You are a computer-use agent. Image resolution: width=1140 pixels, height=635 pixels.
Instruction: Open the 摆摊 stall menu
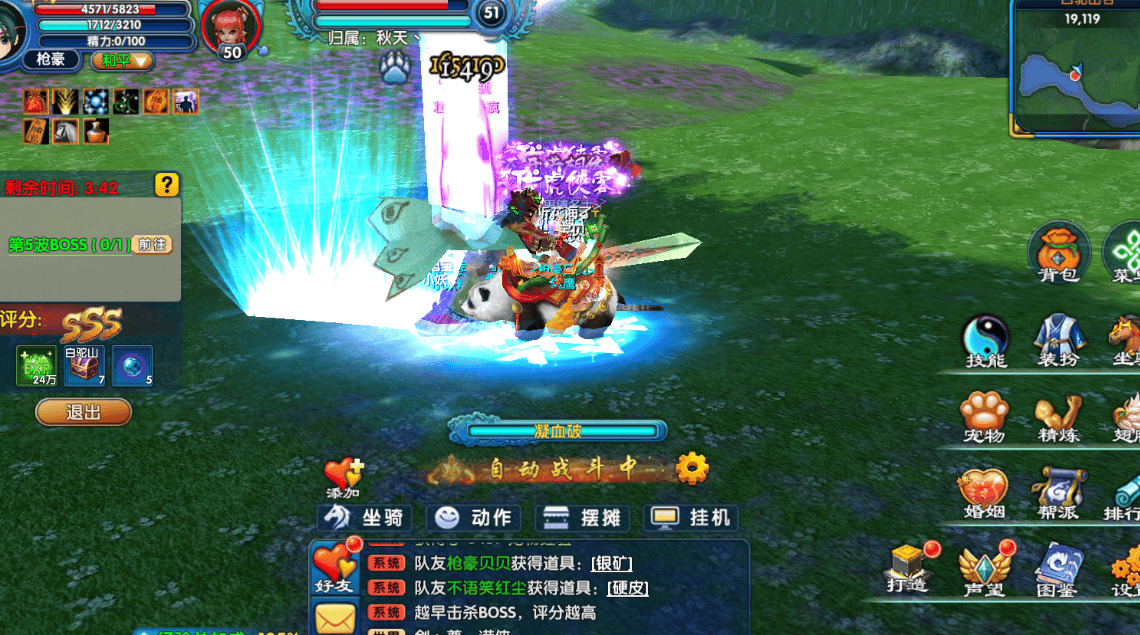(x=585, y=517)
